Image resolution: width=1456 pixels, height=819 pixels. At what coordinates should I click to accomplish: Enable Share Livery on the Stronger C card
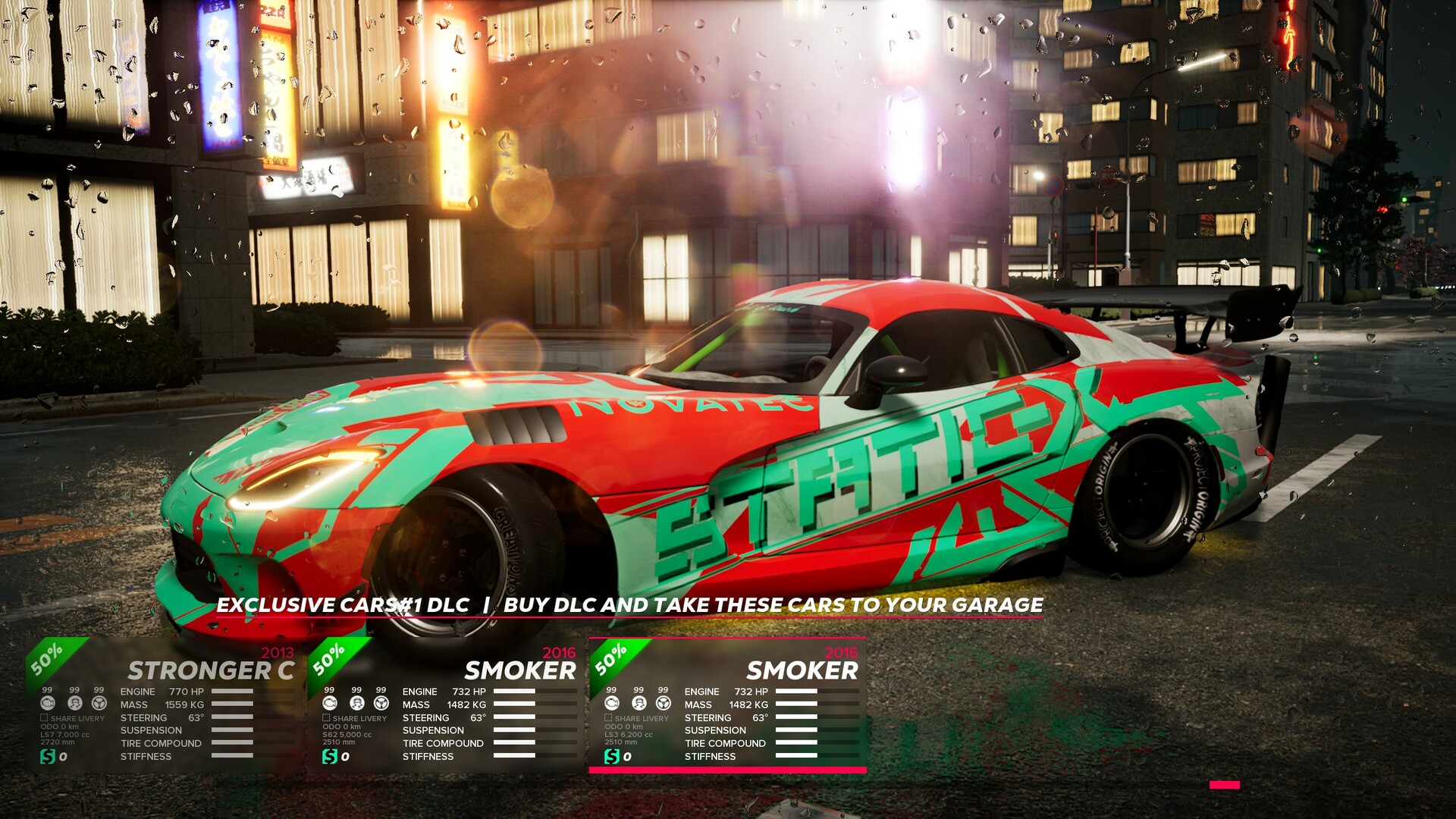[x=43, y=717]
